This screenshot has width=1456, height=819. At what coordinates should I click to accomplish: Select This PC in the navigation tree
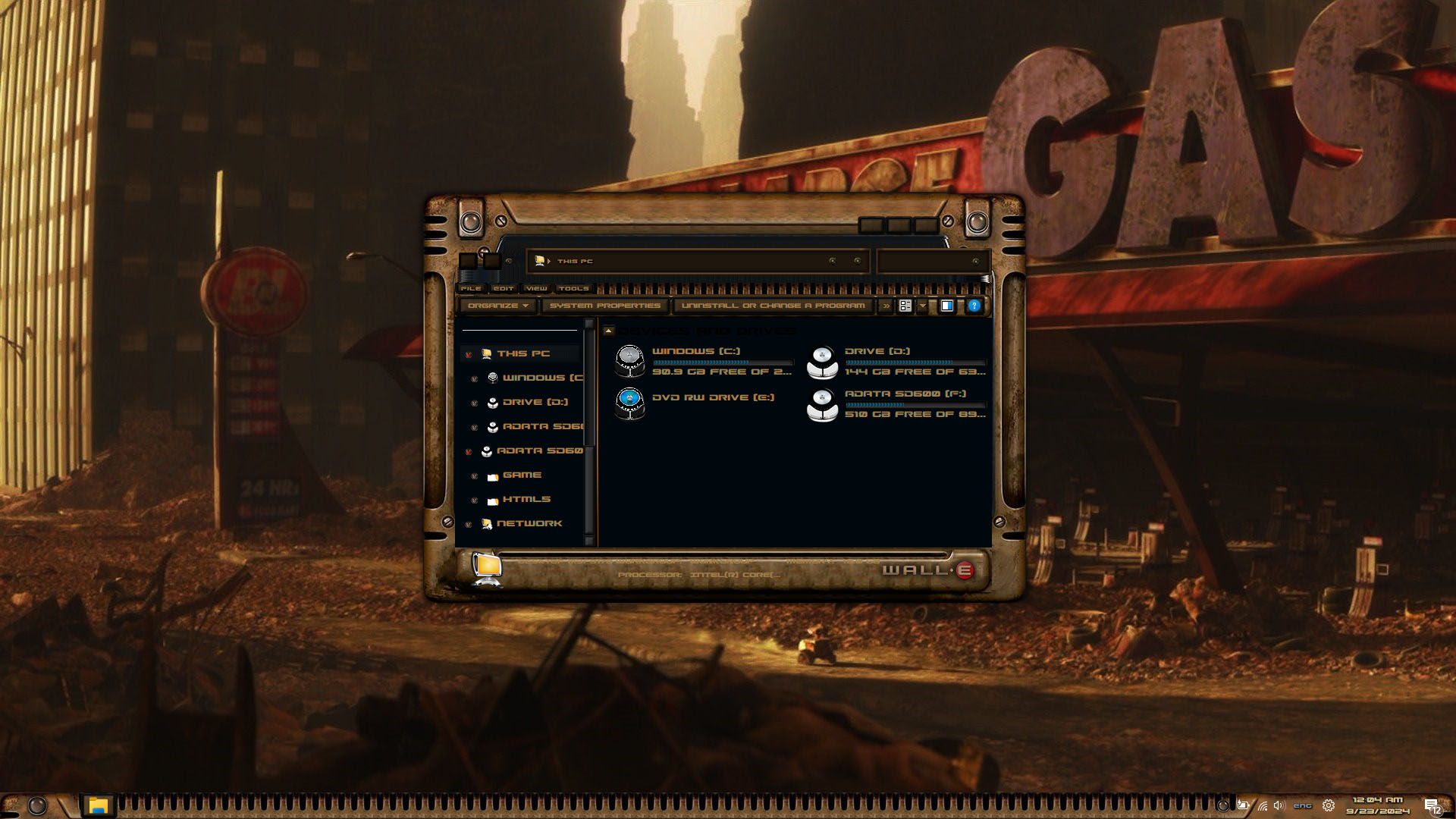click(522, 354)
